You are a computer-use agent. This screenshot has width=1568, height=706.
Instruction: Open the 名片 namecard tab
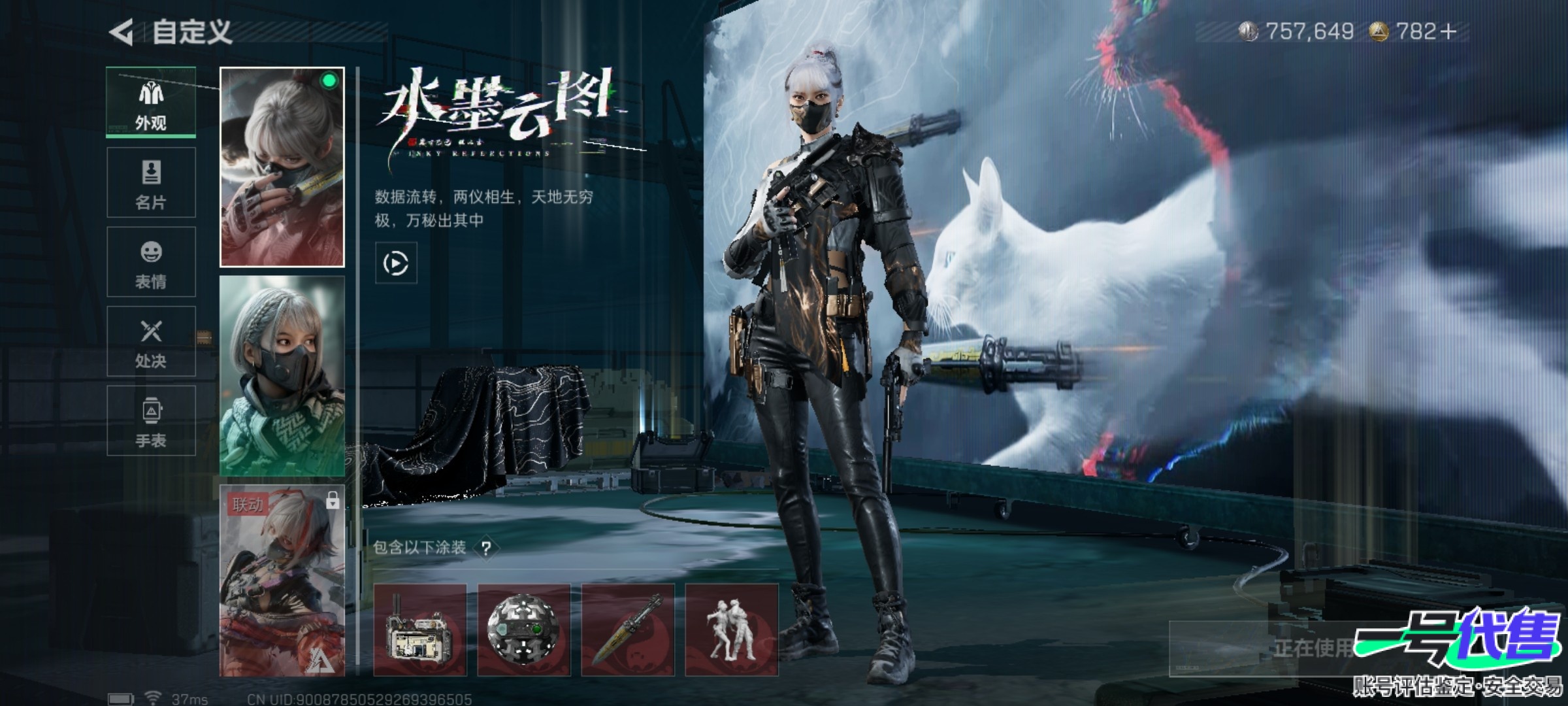coord(151,182)
